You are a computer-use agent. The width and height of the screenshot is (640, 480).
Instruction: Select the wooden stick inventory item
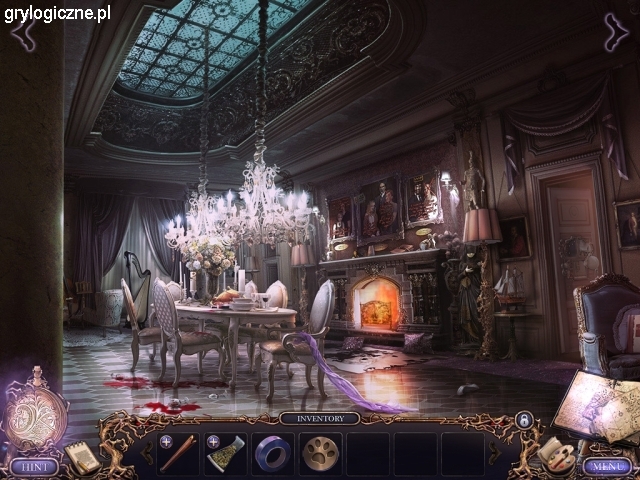pos(177,454)
